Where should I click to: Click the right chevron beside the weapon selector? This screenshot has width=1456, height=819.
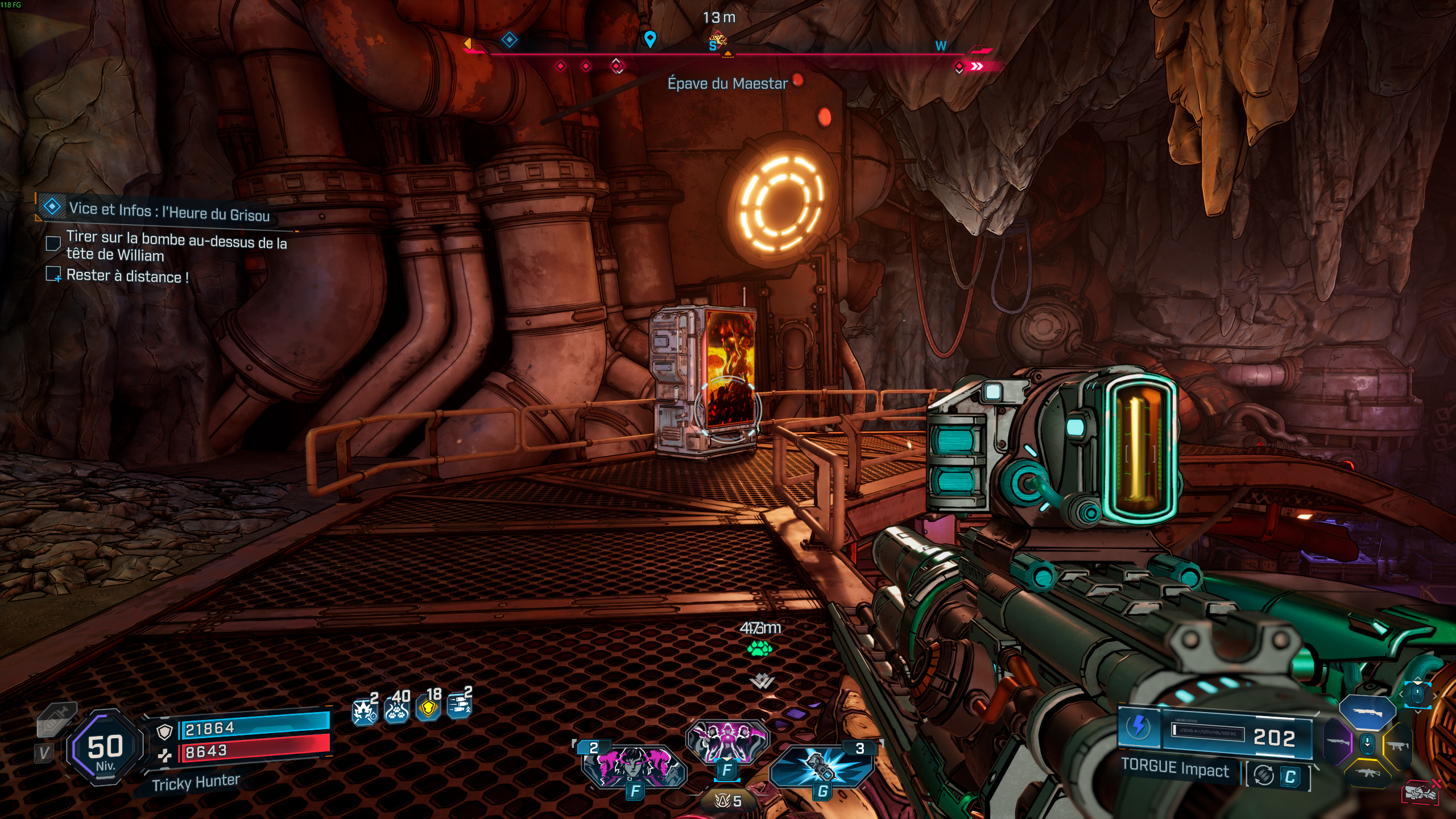point(1435,696)
